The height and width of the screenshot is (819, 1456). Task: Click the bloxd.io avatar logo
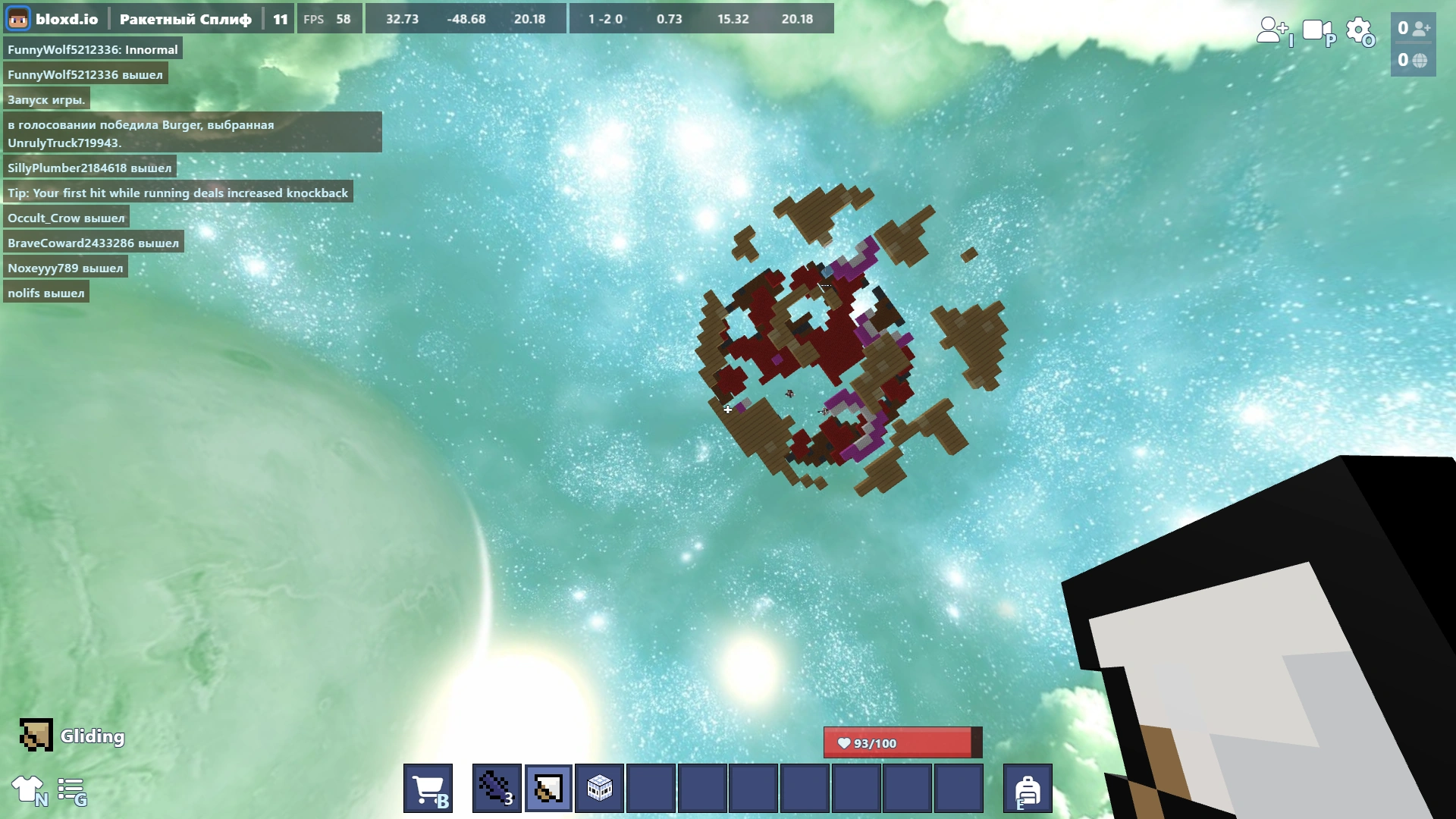click(17, 18)
